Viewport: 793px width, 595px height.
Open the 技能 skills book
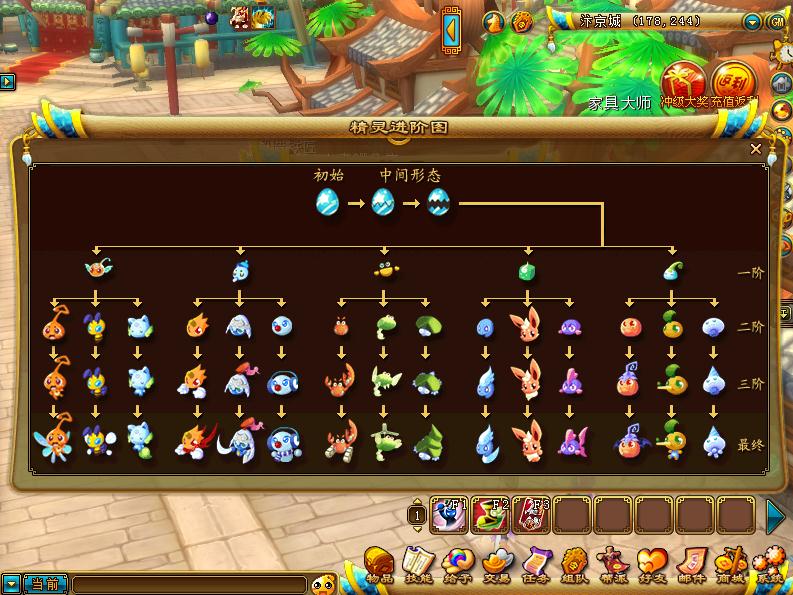coord(417,563)
